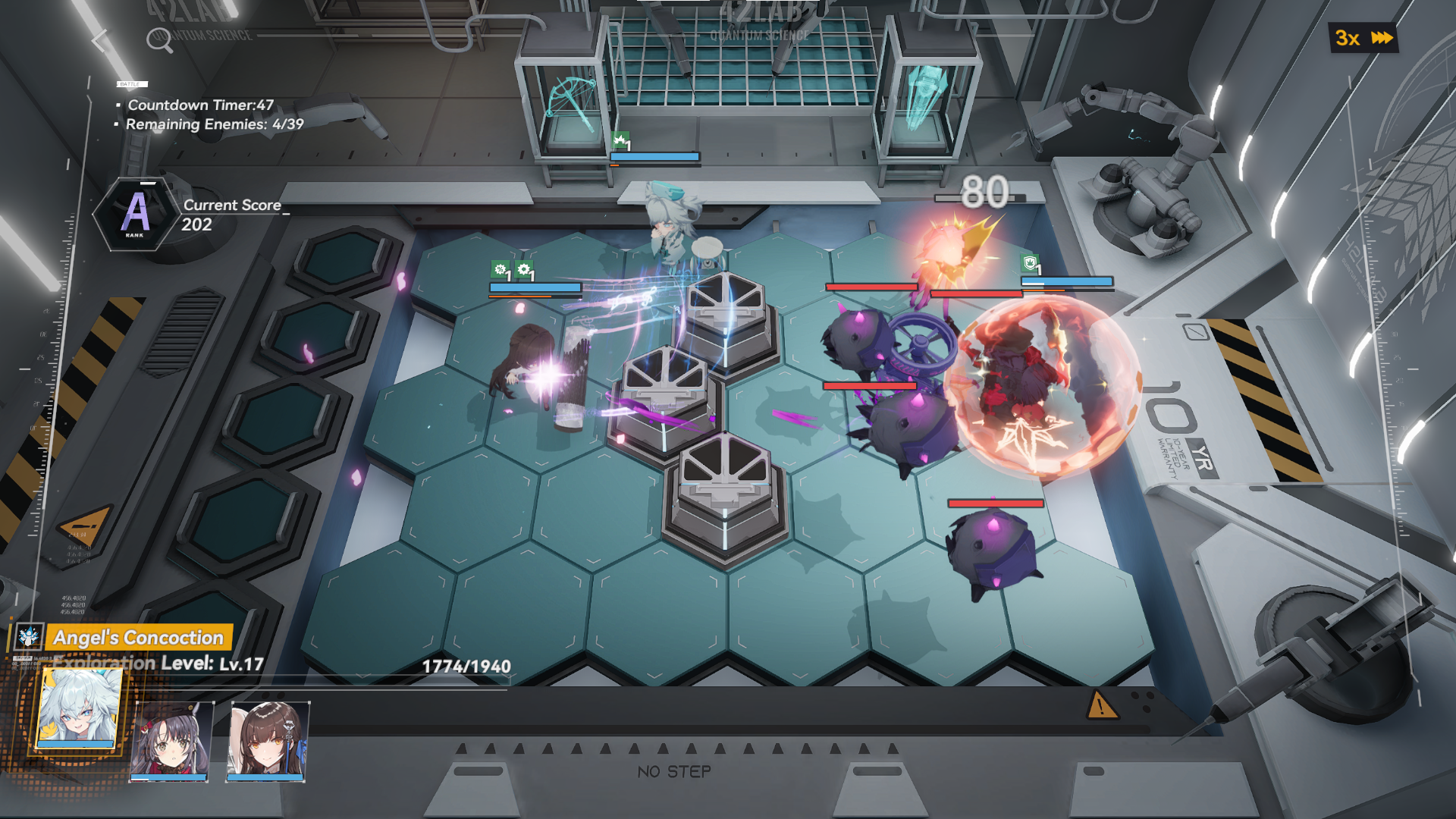Select the brown-haired character portrait
Screen dimensions: 1456x819
click(267, 739)
